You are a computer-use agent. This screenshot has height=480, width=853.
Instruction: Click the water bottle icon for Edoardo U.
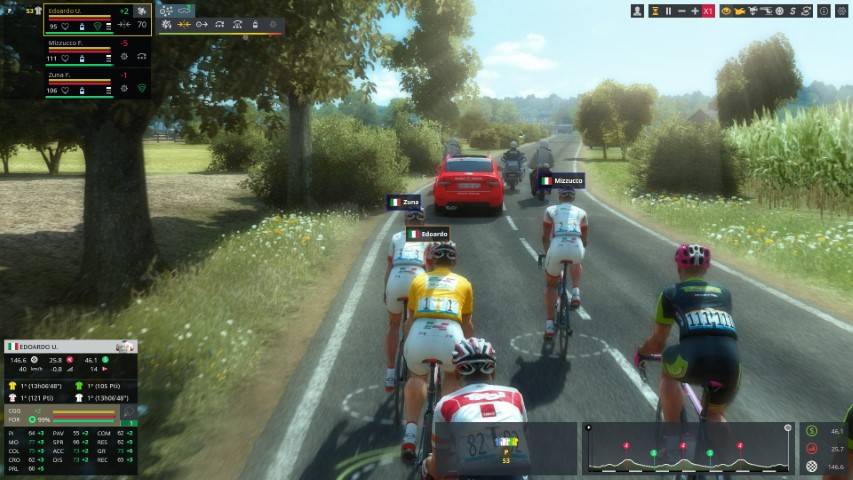click(x=81, y=25)
